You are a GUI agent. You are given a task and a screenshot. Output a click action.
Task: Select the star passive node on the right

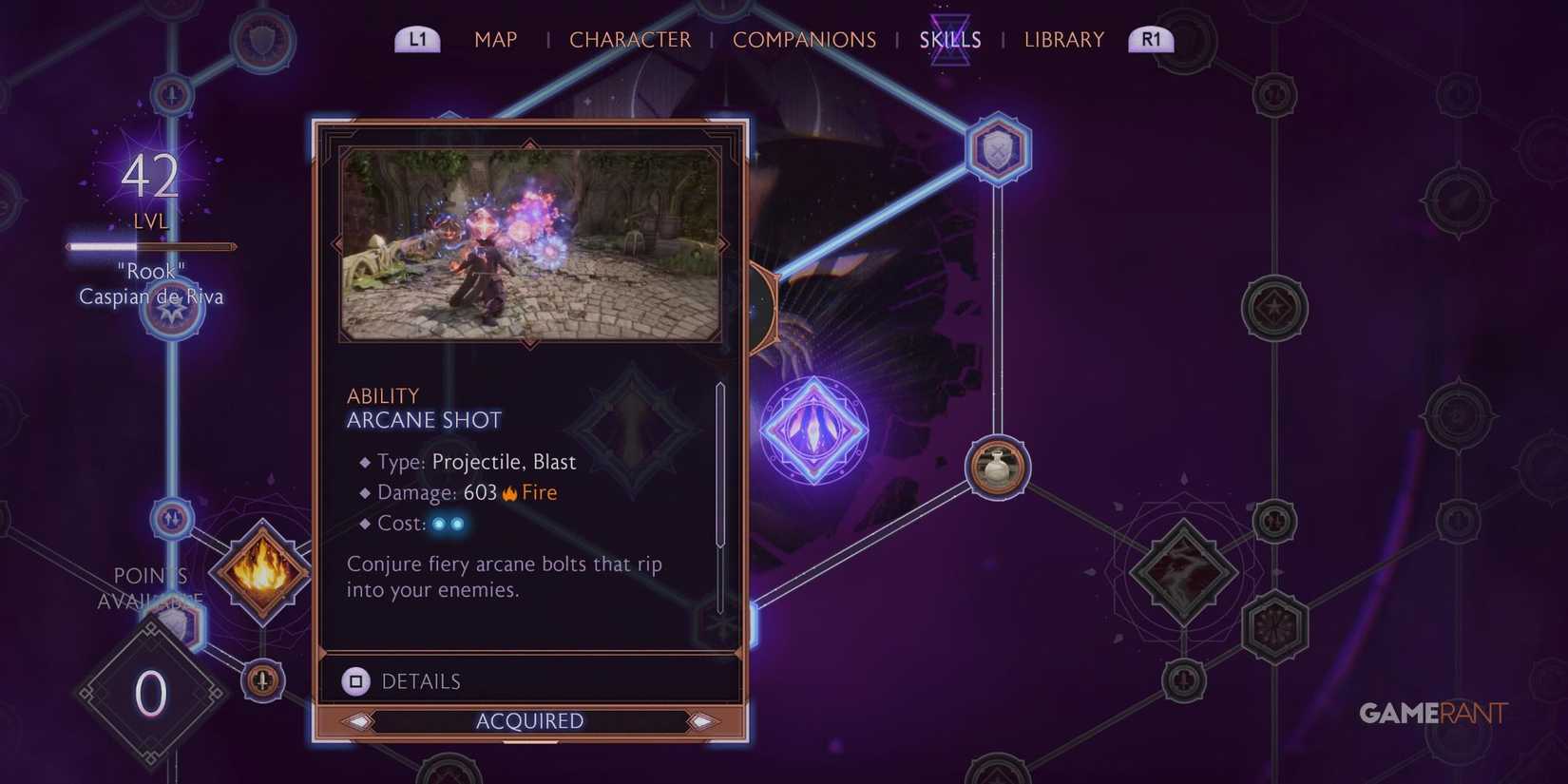[x=1275, y=306]
